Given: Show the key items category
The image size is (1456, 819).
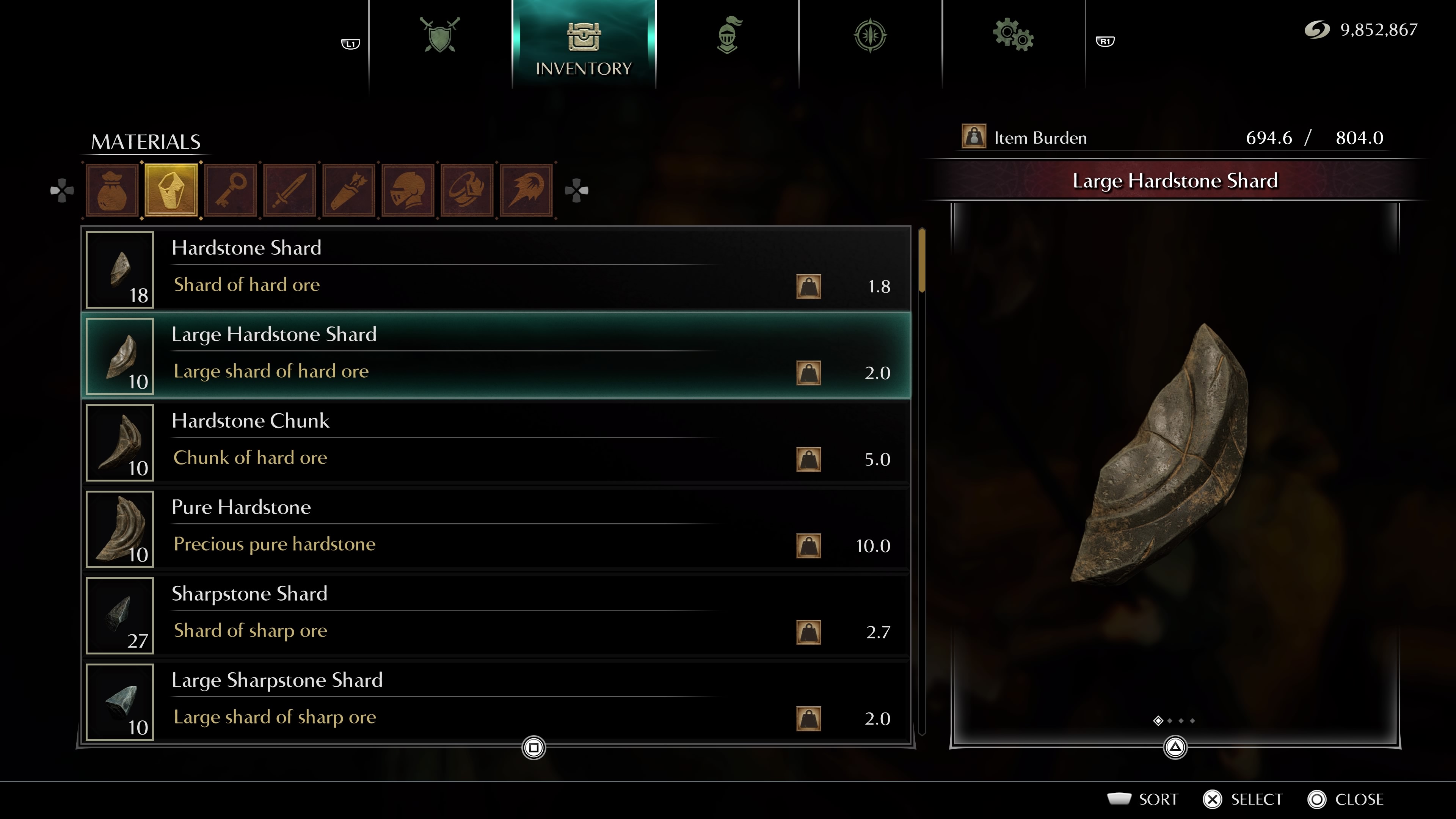Looking at the screenshot, I should click(231, 190).
